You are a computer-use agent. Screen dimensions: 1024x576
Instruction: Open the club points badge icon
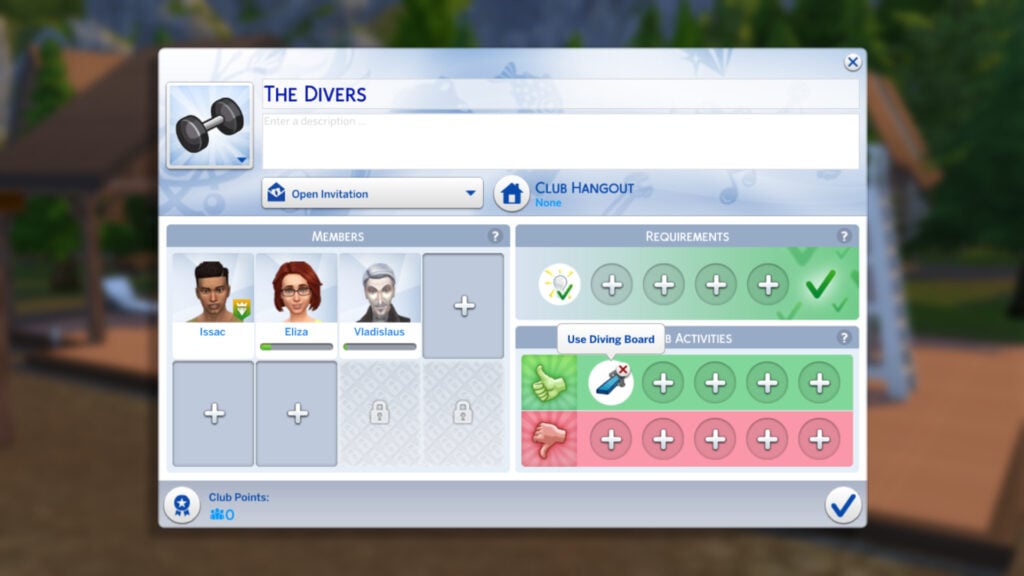tap(181, 505)
